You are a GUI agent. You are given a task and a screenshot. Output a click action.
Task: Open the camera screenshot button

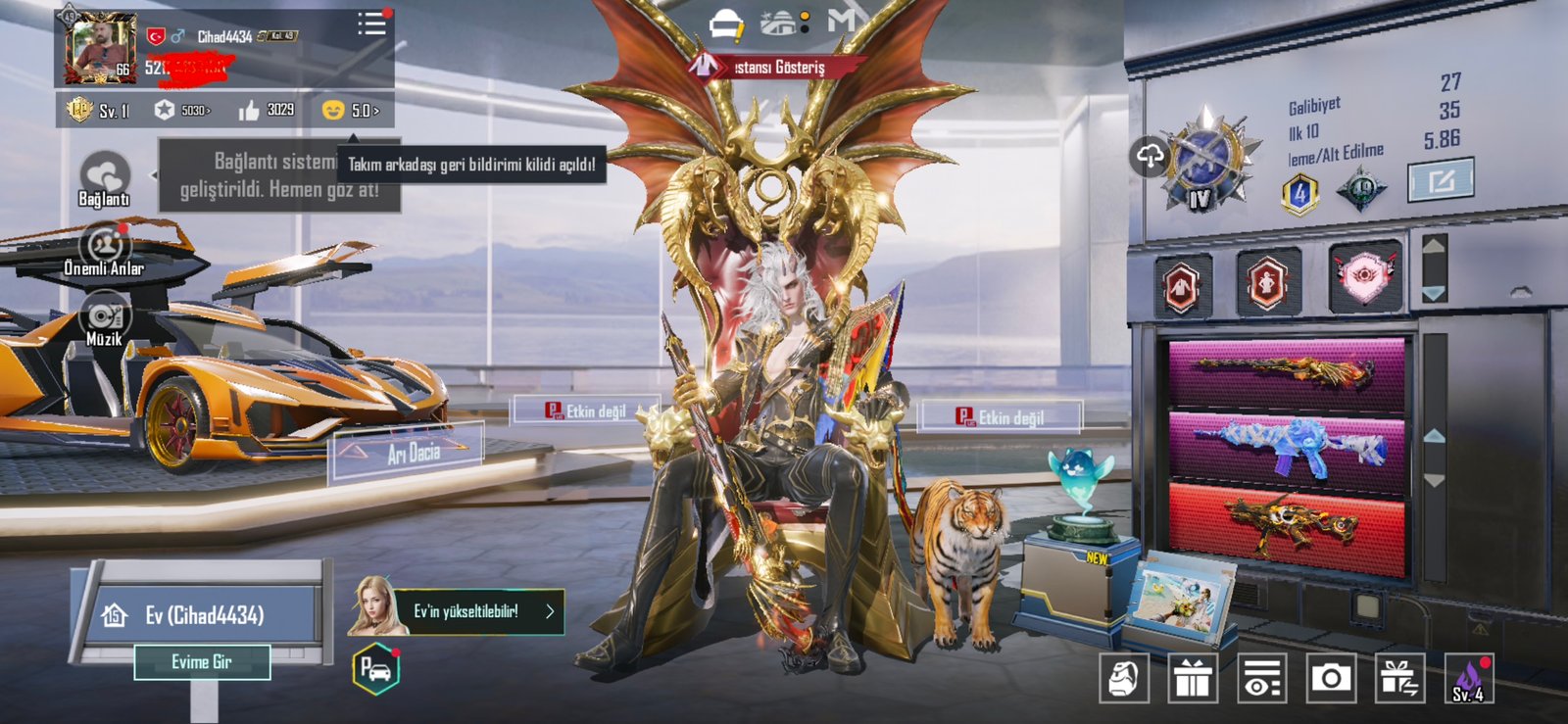1331,677
